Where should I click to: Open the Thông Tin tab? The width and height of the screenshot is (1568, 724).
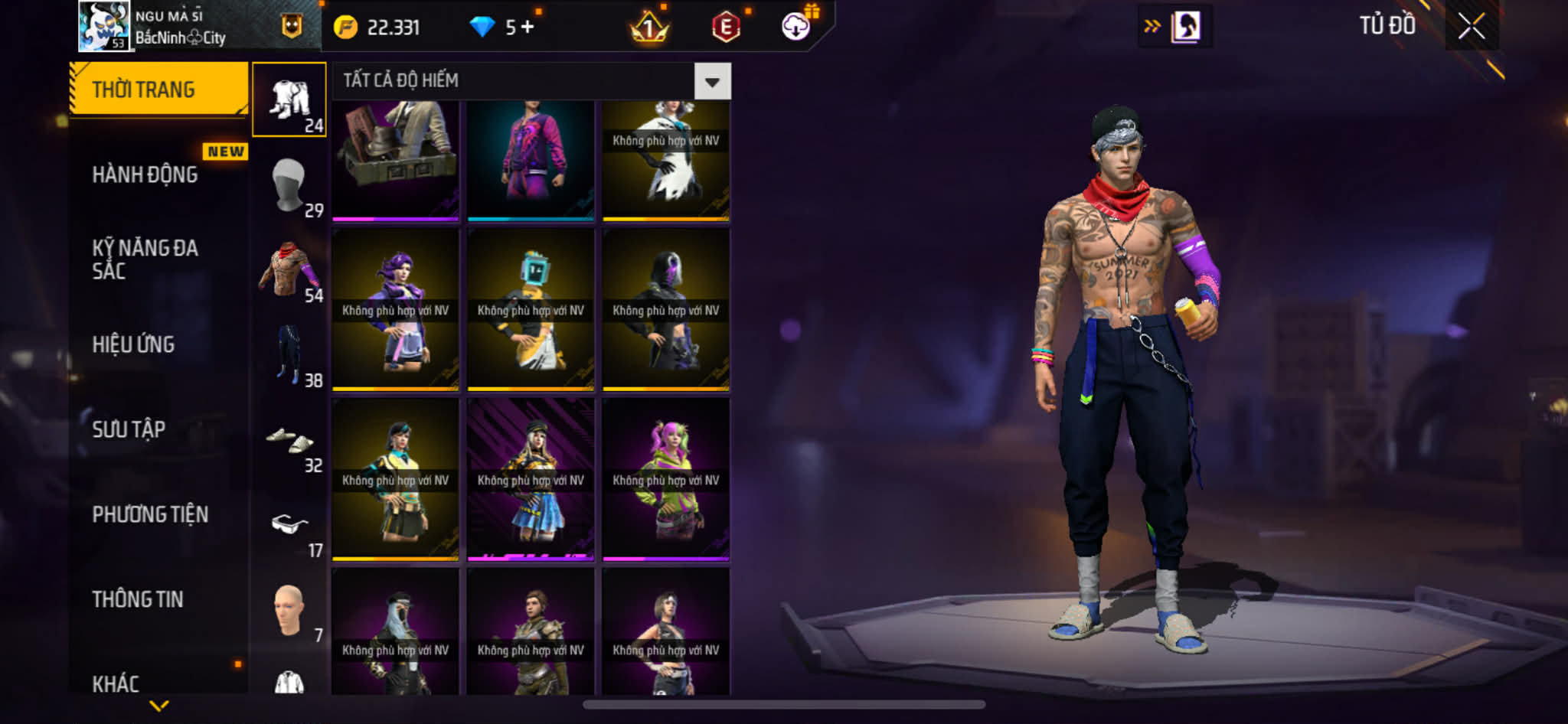[x=138, y=599]
